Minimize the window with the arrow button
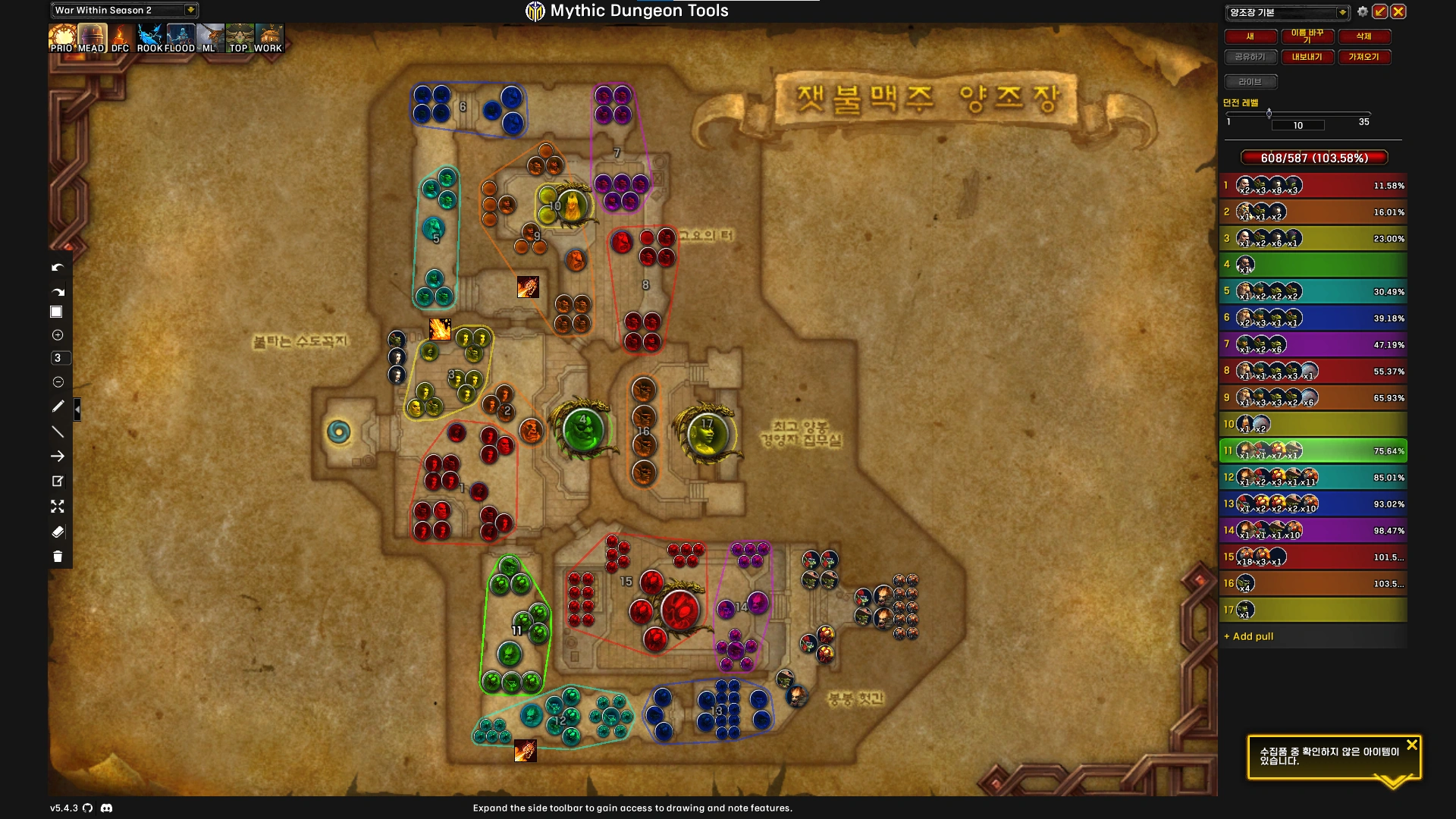Image resolution: width=1456 pixels, height=819 pixels. coord(1380,11)
